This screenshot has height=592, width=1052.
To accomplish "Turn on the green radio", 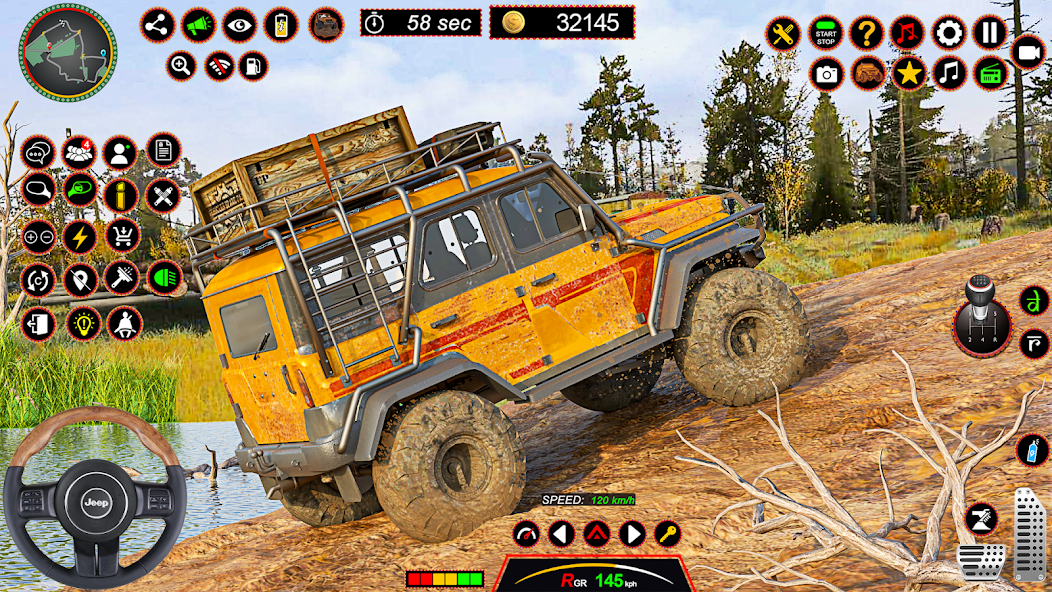I will click(990, 73).
